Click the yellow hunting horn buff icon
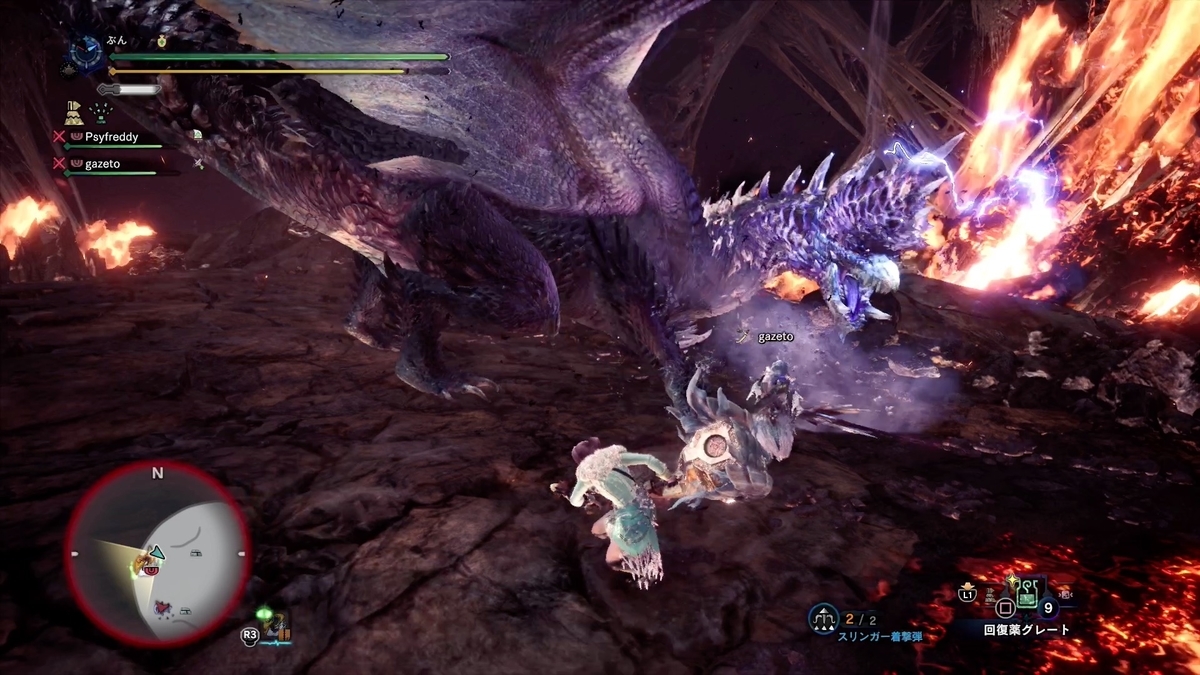 point(73,111)
